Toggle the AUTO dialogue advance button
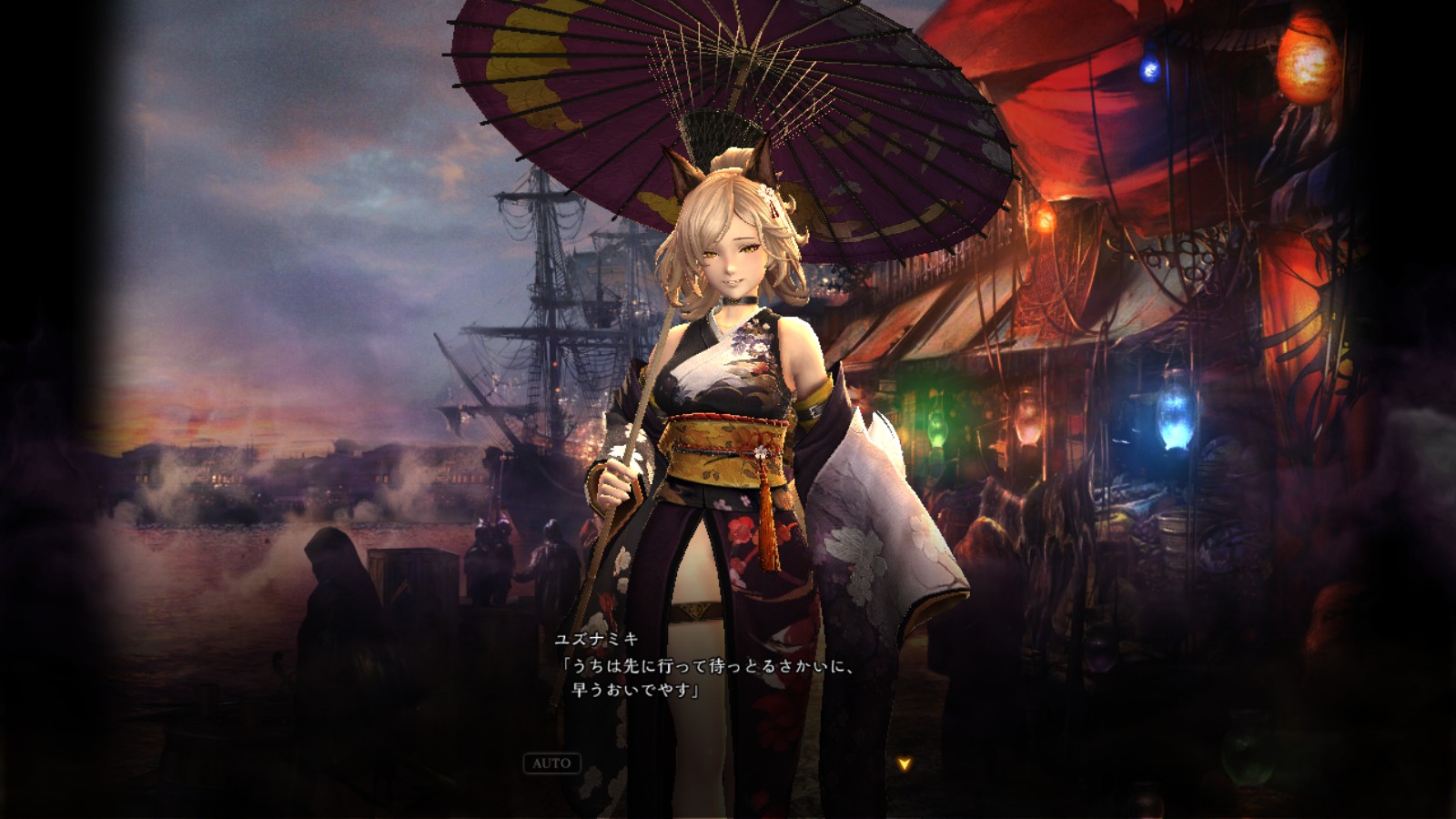The height and width of the screenshot is (819, 1456). click(551, 763)
